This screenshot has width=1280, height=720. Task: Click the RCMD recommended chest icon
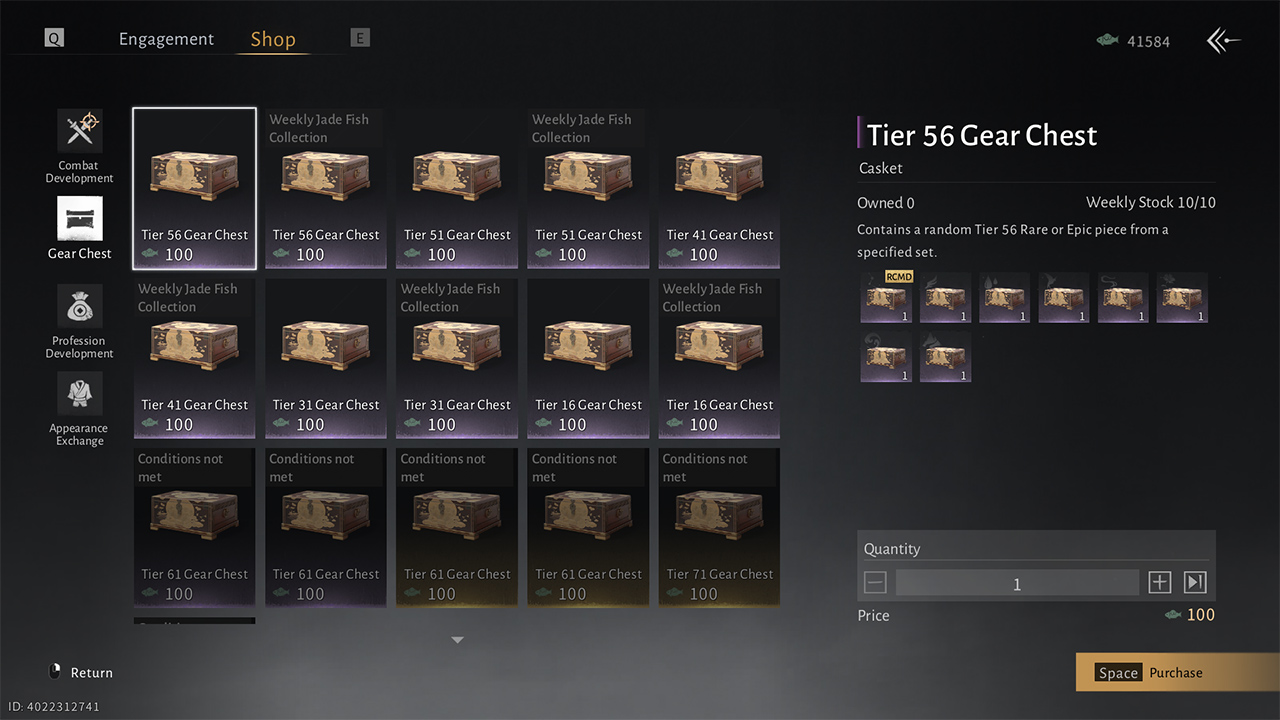pyautogui.click(x=886, y=298)
